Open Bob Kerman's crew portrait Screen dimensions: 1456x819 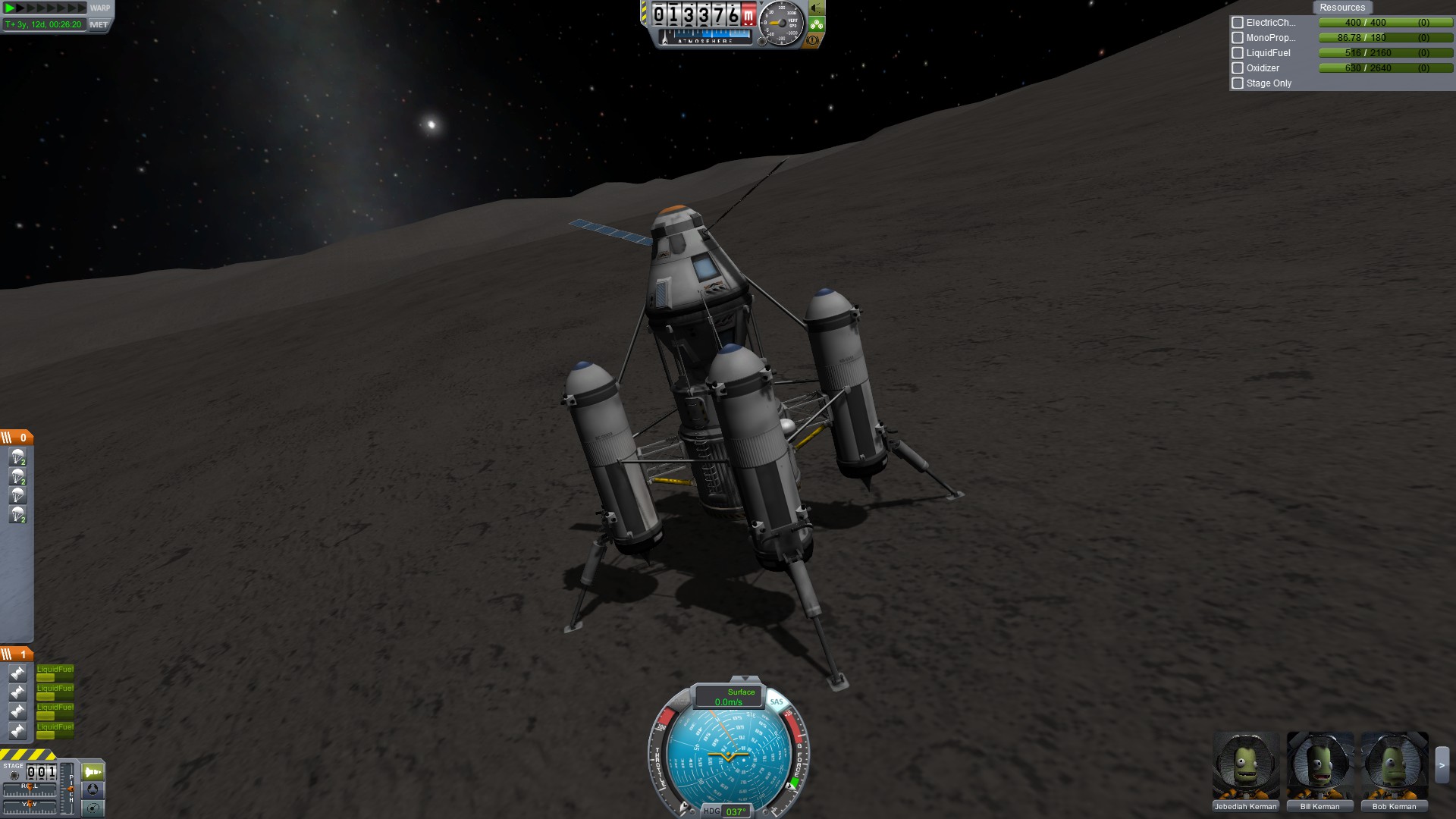(x=1394, y=766)
